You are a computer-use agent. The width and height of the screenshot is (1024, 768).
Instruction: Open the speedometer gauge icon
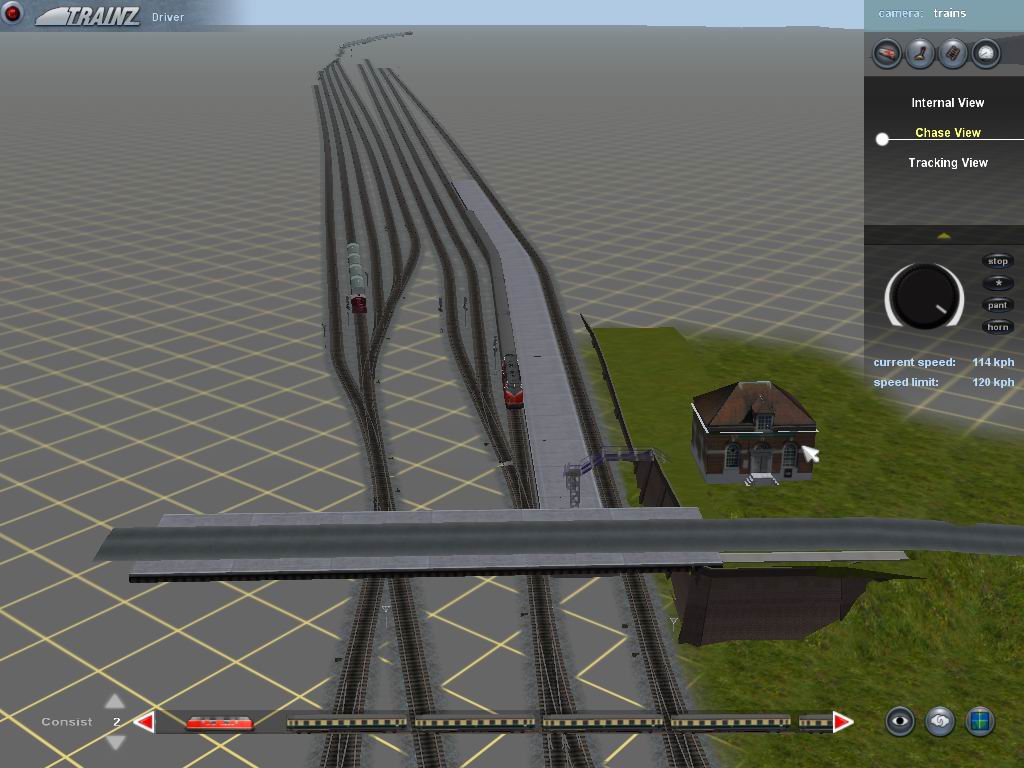coord(986,53)
